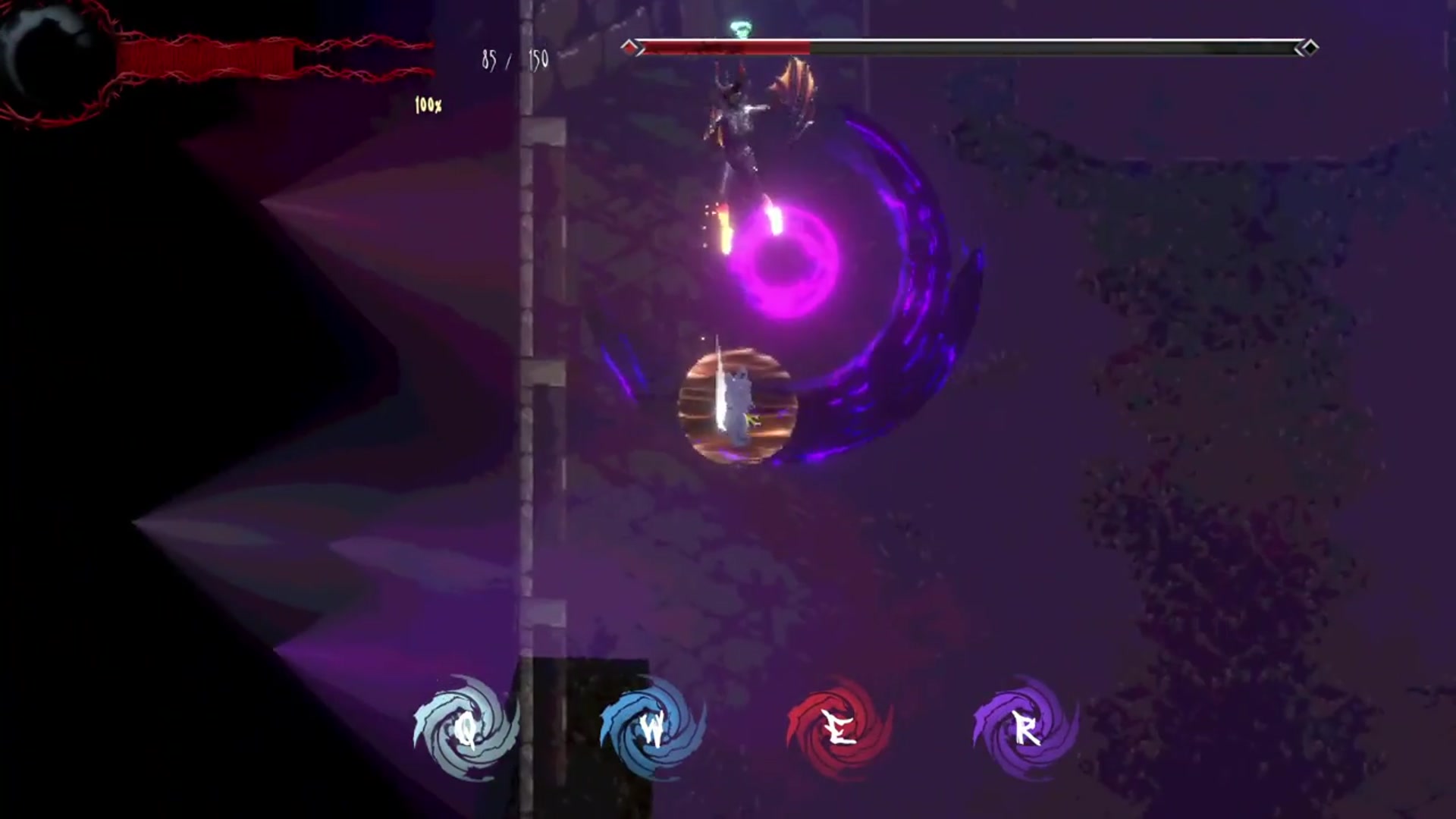The height and width of the screenshot is (819, 1456).
Task: Trigger the blue W swirl ability
Action: point(652,729)
